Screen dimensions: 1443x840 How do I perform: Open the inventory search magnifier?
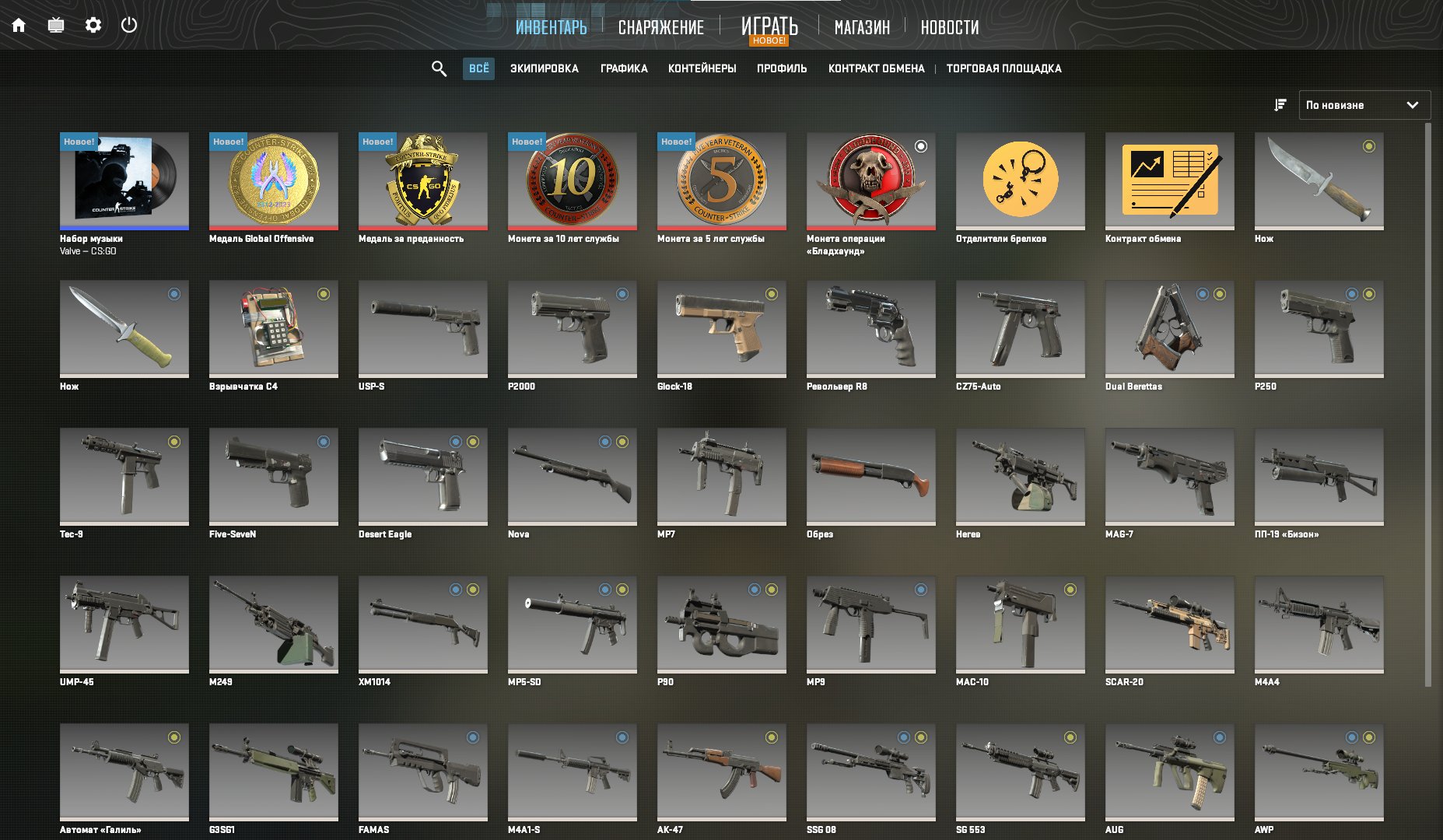point(439,68)
